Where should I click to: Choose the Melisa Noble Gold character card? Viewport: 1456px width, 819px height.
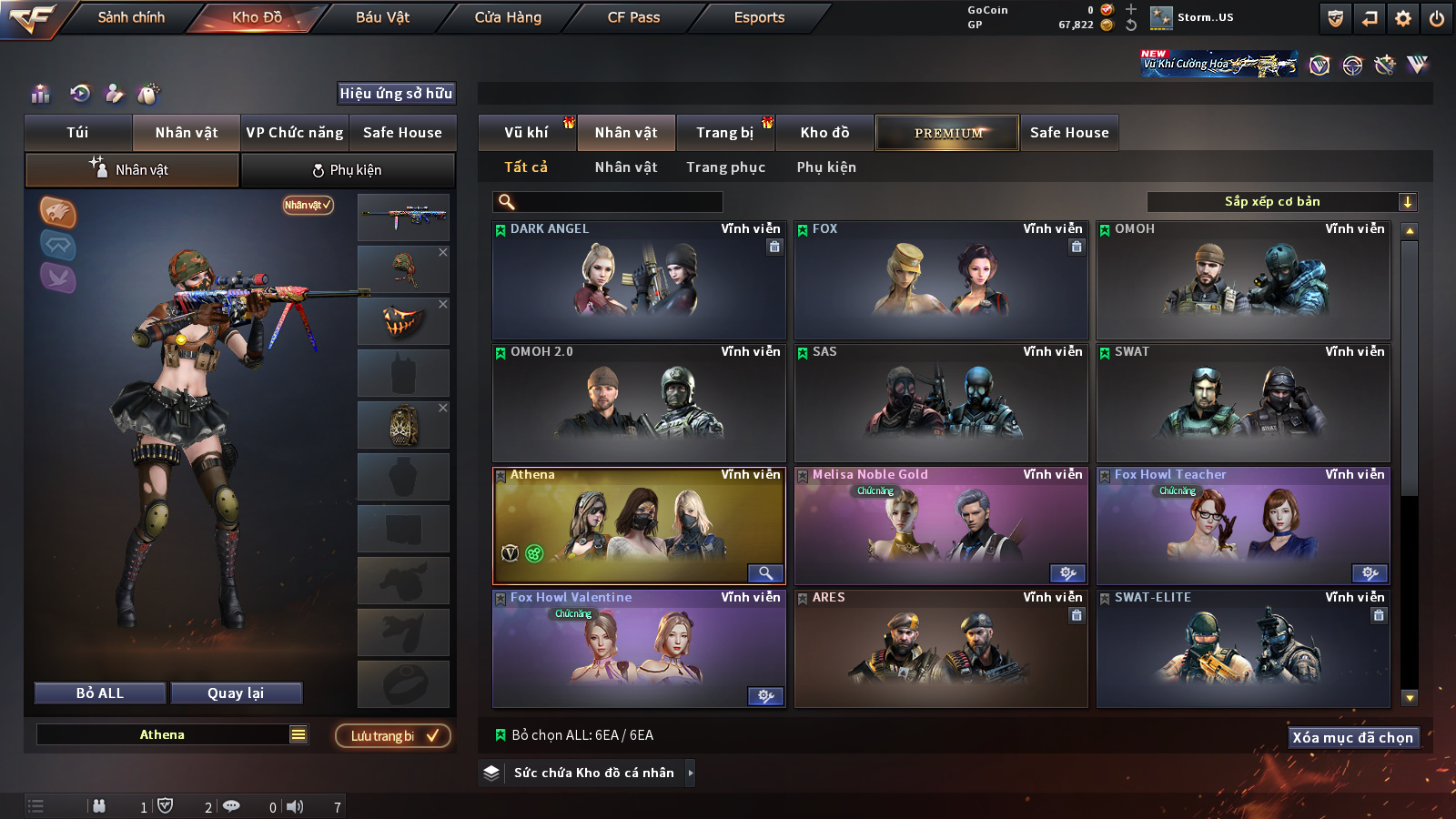pos(940,526)
